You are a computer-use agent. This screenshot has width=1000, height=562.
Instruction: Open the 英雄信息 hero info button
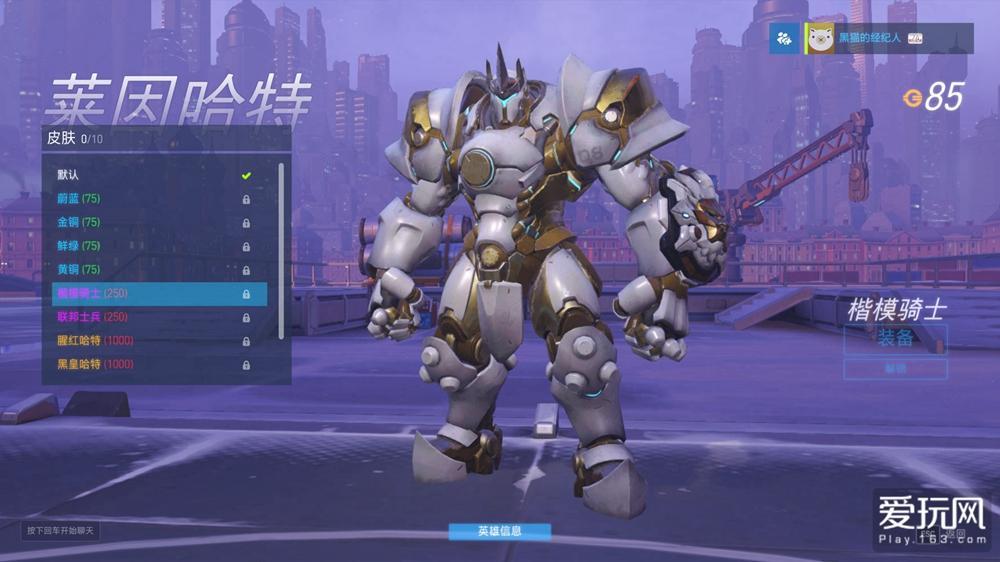pyautogui.click(x=499, y=531)
